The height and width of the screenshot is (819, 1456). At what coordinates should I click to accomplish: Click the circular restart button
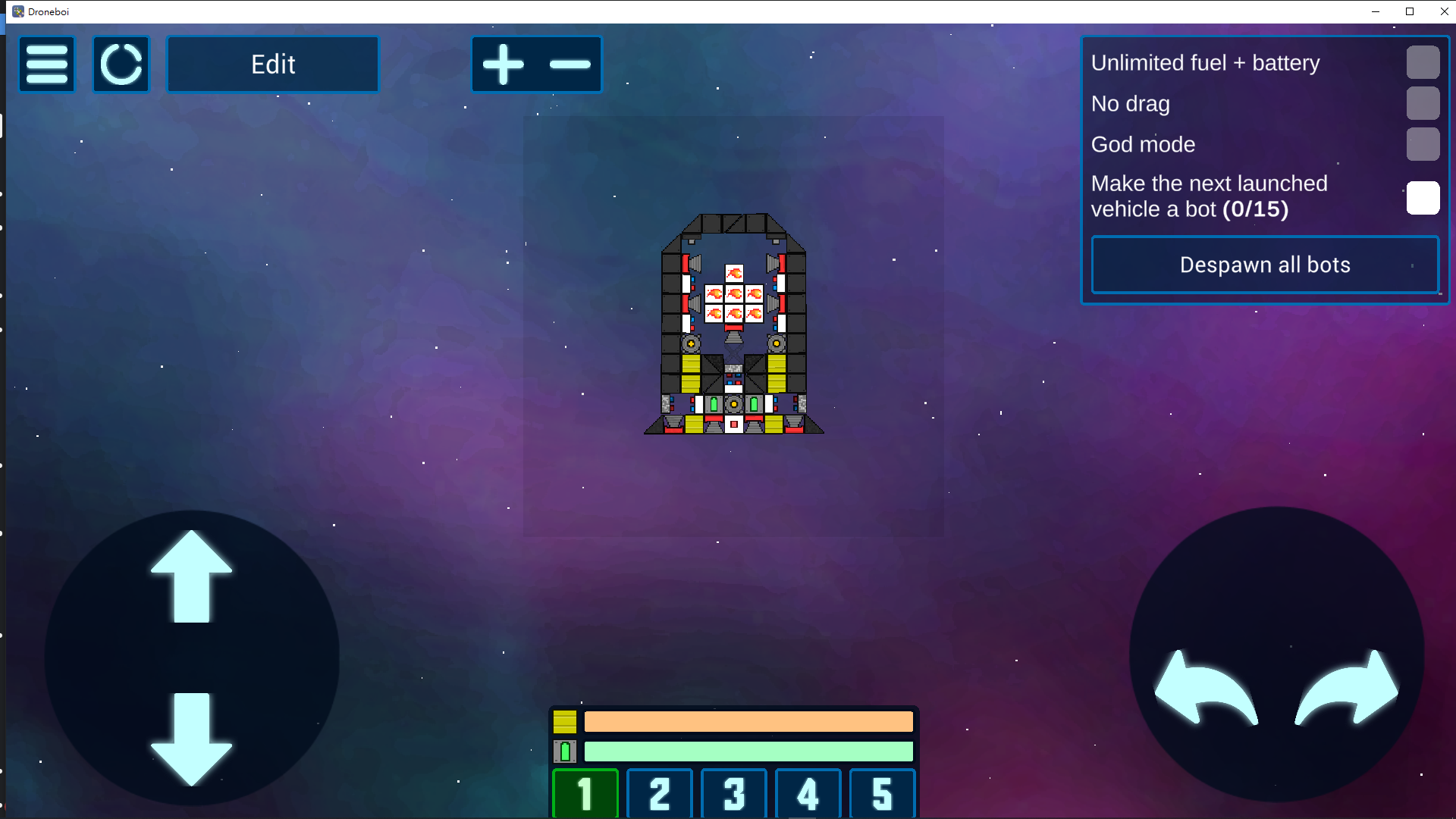pos(121,64)
